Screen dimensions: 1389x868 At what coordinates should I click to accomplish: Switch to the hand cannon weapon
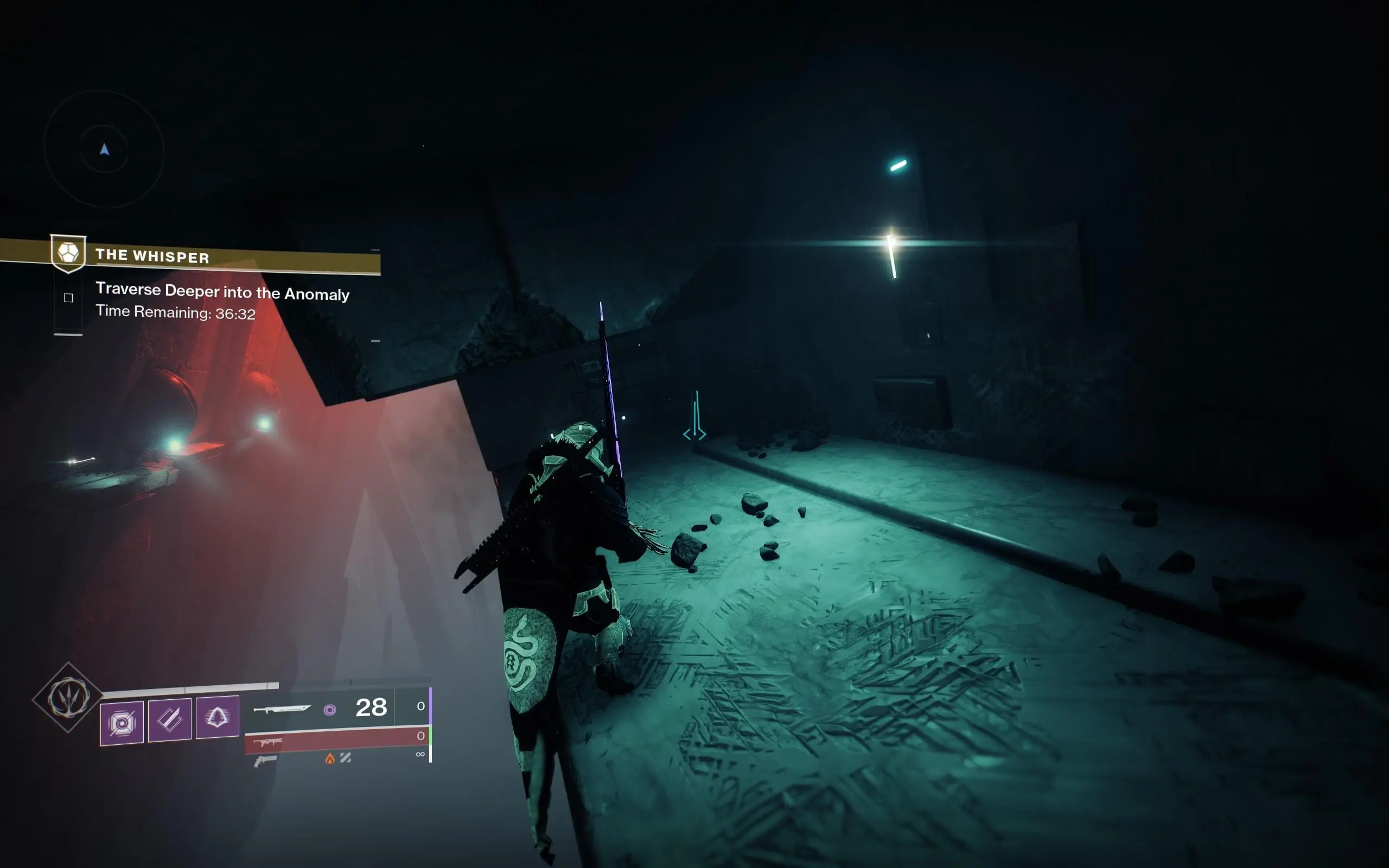click(x=265, y=761)
